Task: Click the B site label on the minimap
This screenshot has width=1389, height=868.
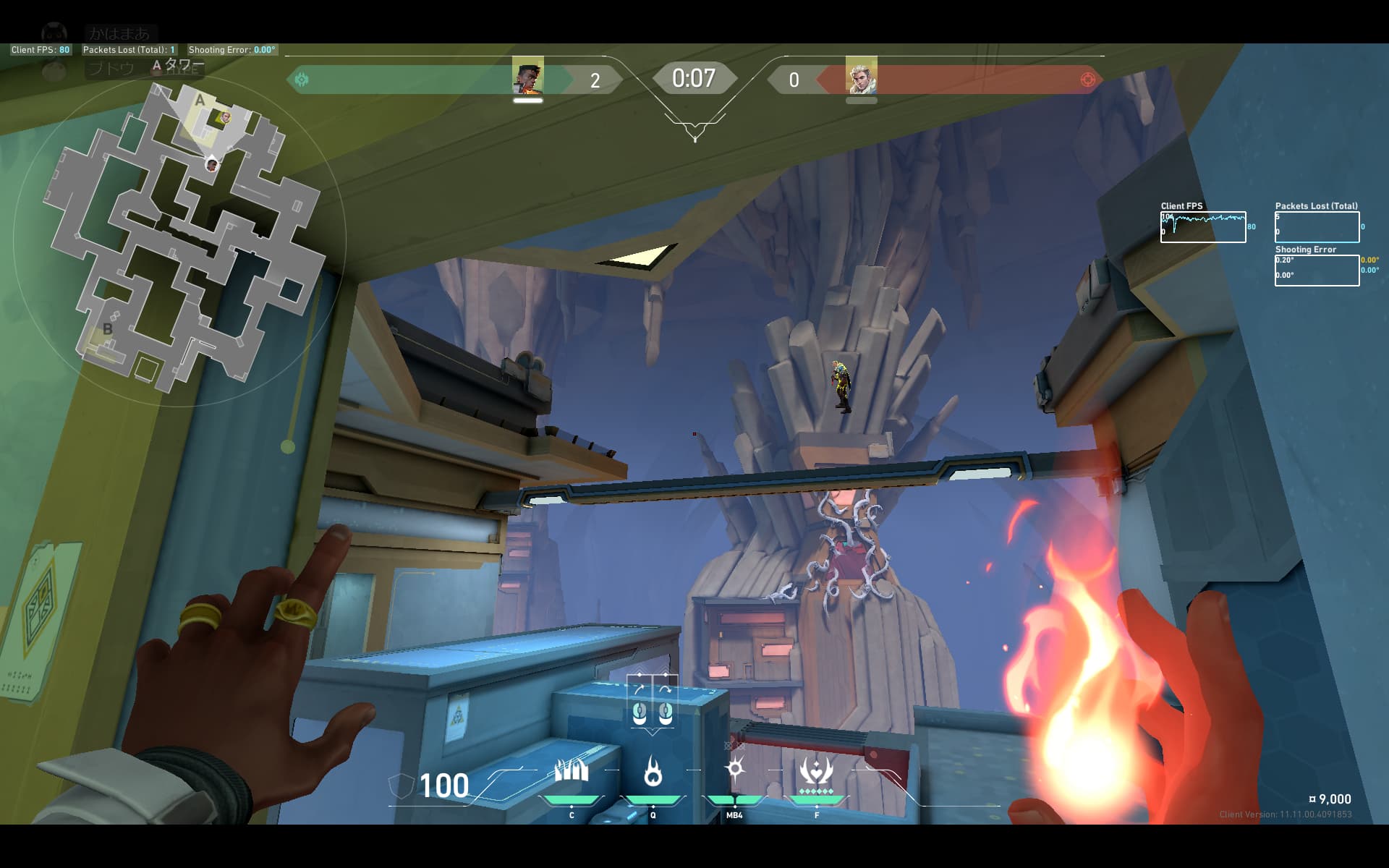Action: tap(108, 328)
